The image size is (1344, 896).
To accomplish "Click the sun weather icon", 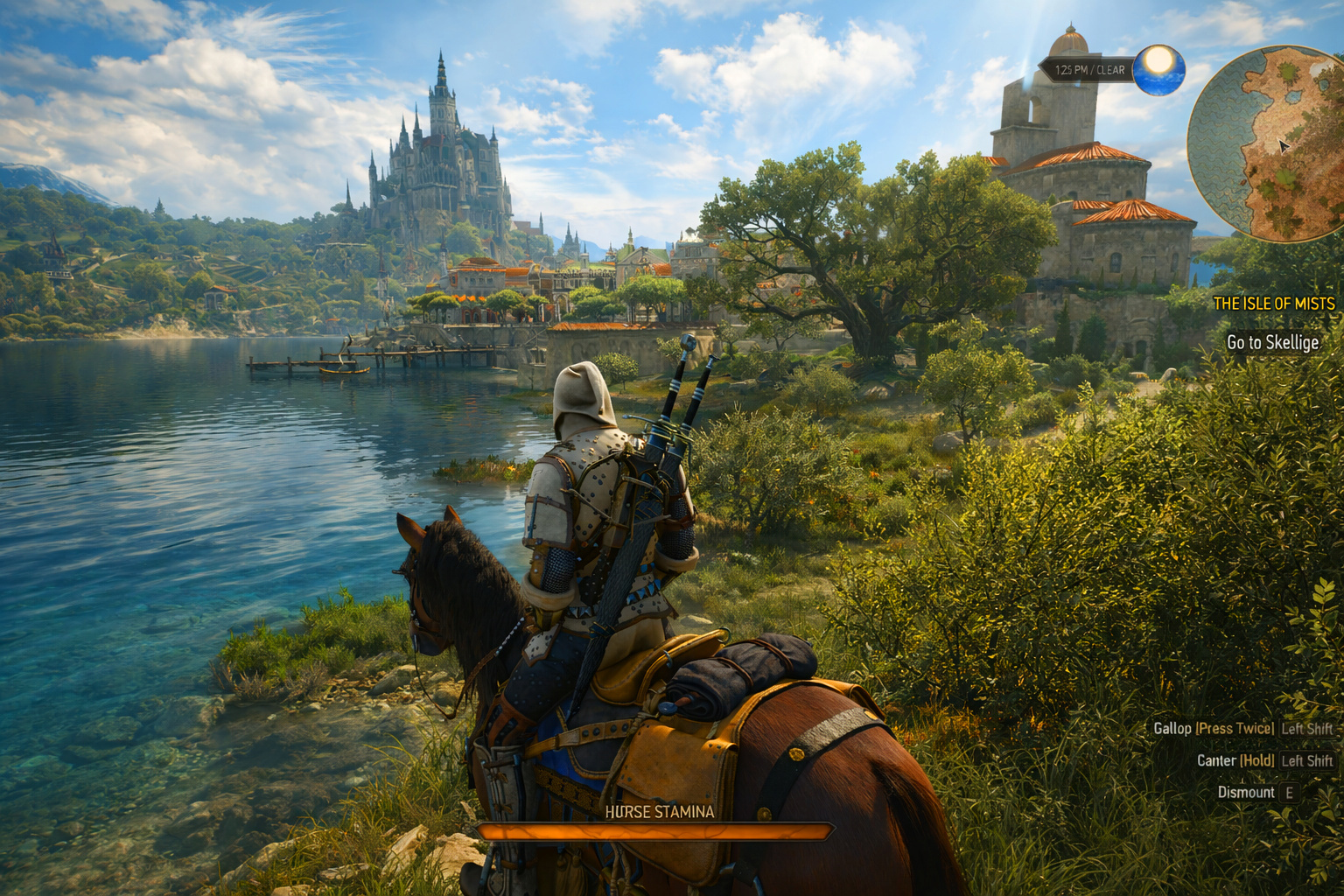I will [x=1158, y=69].
